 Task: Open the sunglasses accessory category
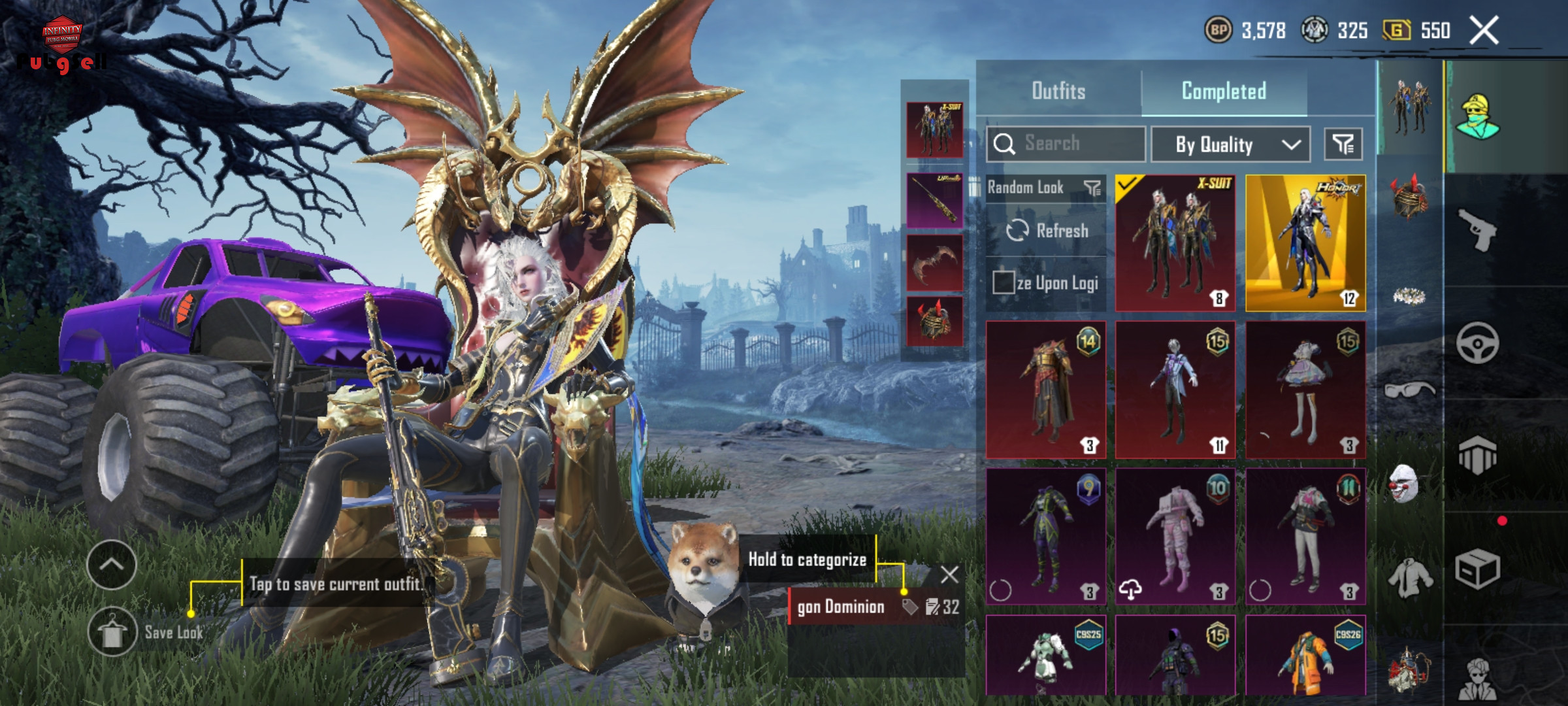pos(1409,390)
